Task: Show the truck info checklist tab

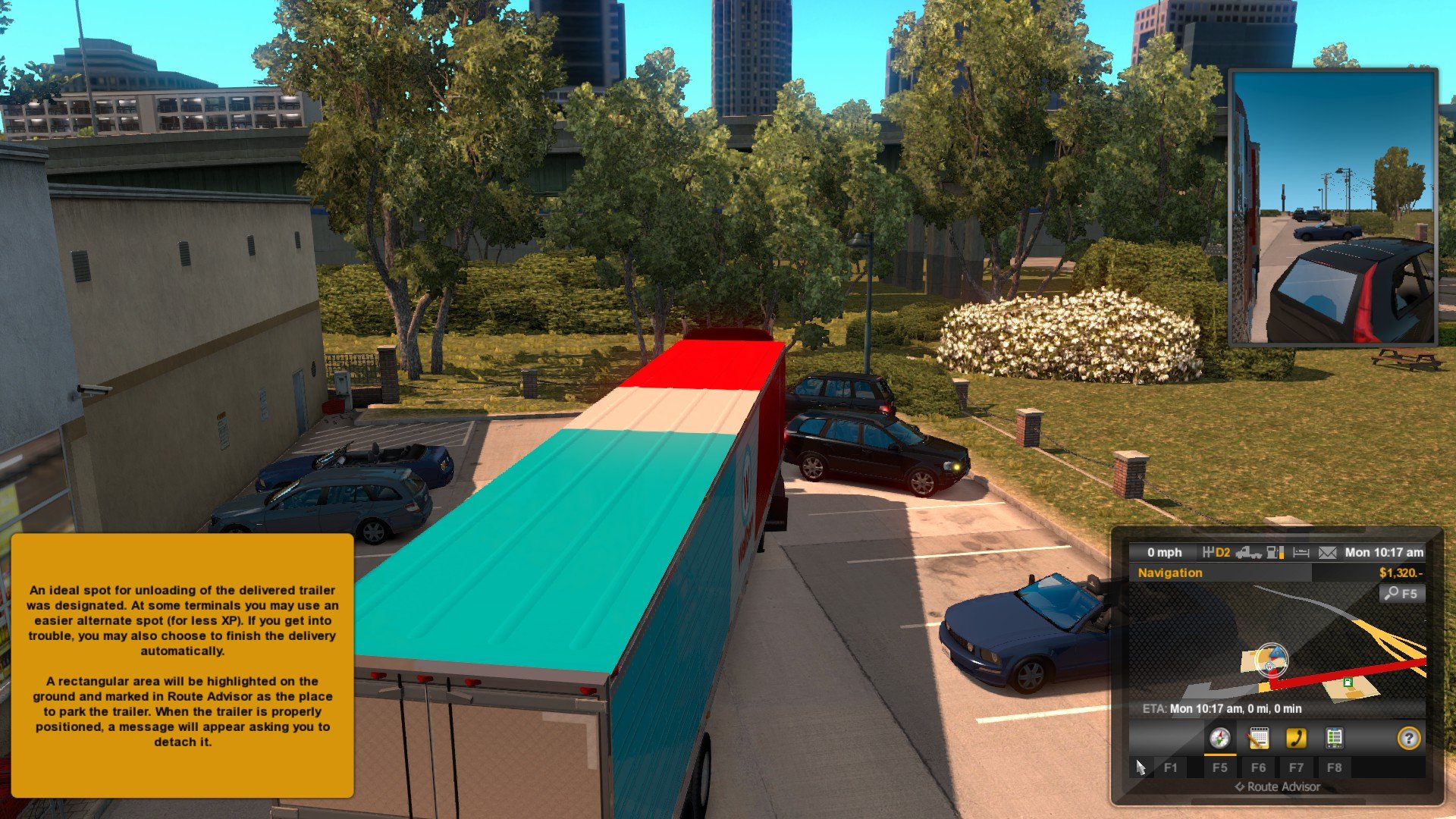Action: tap(1334, 738)
